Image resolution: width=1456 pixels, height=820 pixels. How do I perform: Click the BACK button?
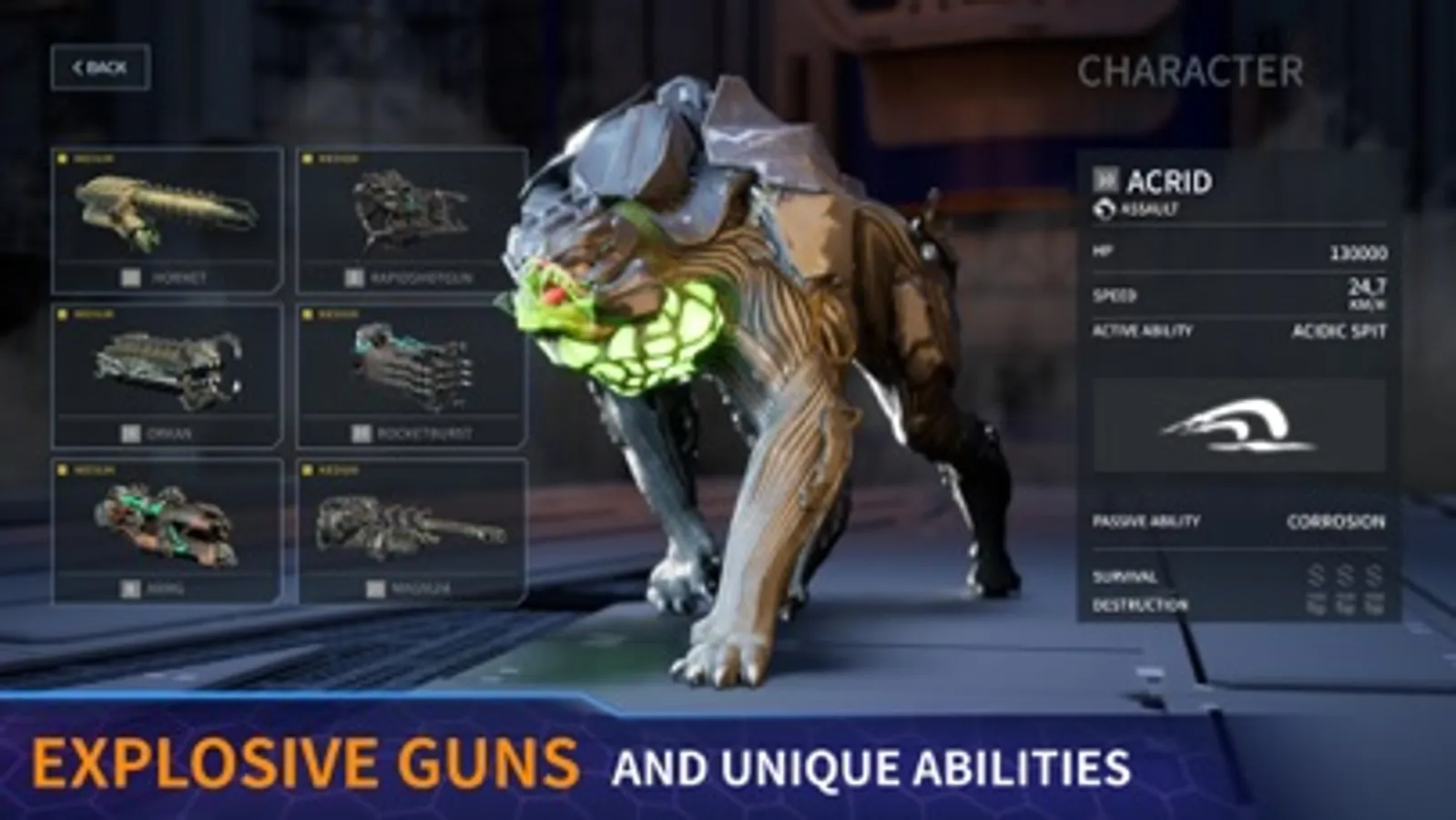(99, 66)
